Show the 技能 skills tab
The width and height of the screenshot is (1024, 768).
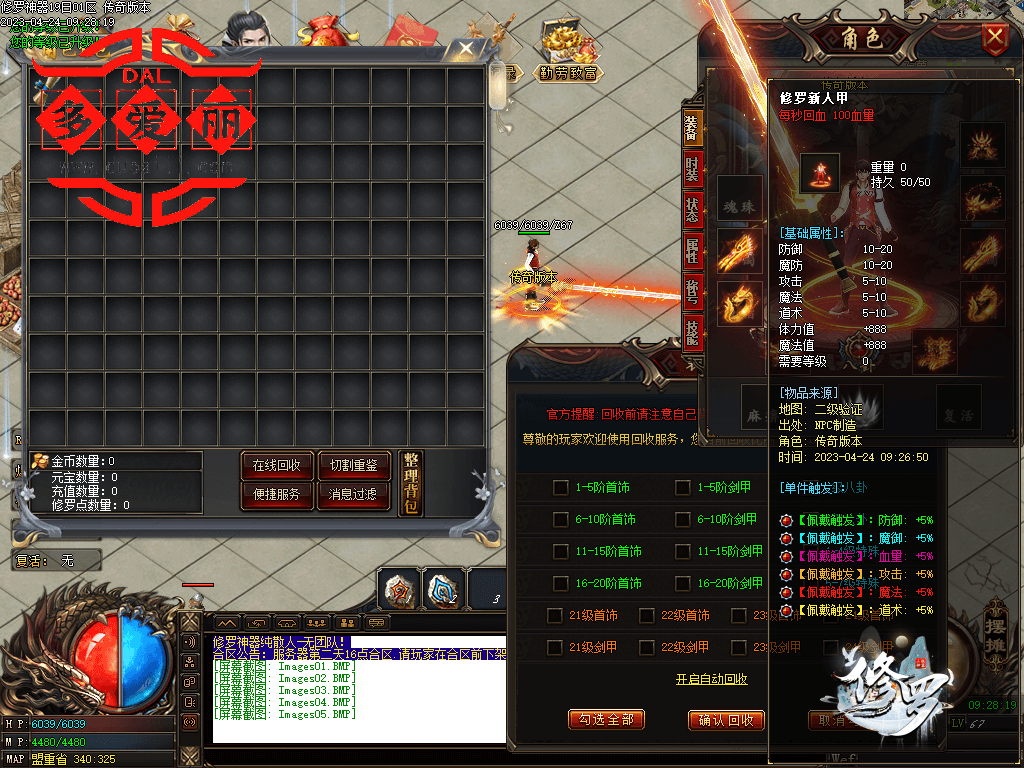[692, 329]
